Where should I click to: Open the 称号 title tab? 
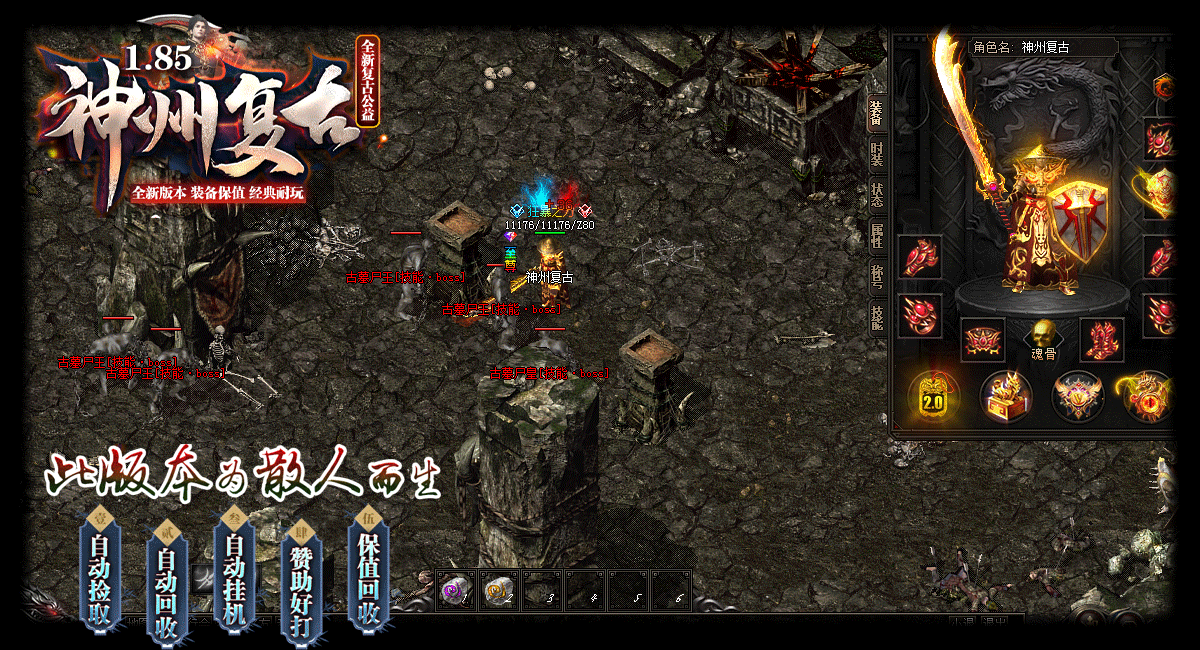[x=876, y=278]
